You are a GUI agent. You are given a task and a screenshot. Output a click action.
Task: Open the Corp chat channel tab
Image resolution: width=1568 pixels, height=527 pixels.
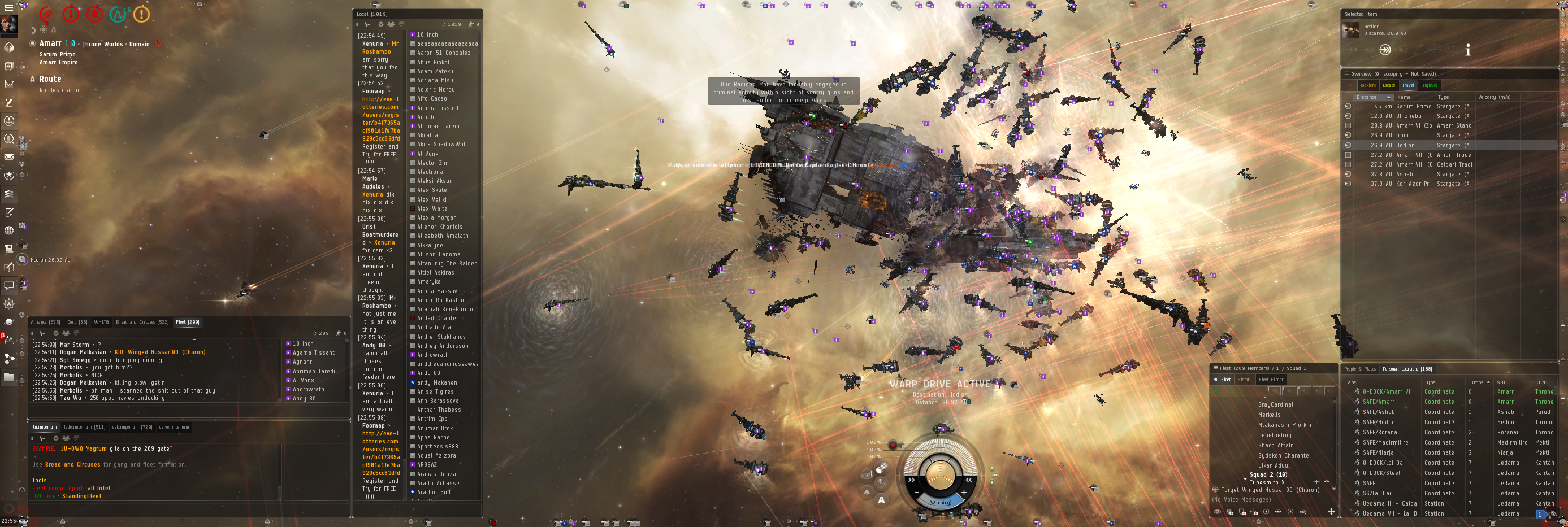(x=77, y=322)
